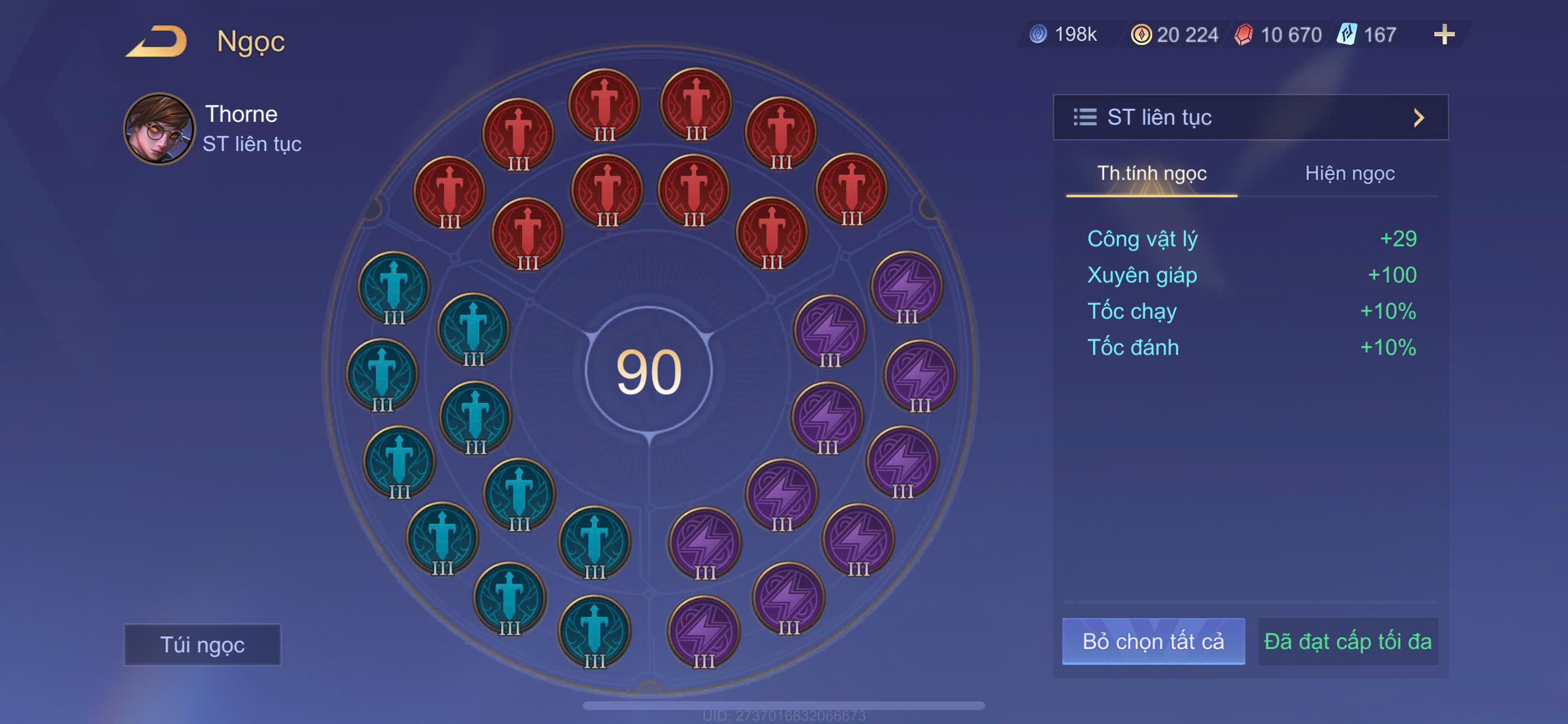This screenshot has height=724, width=1568.
Task: Select the Th.tính ngọc tab
Action: pyautogui.click(x=1151, y=173)
